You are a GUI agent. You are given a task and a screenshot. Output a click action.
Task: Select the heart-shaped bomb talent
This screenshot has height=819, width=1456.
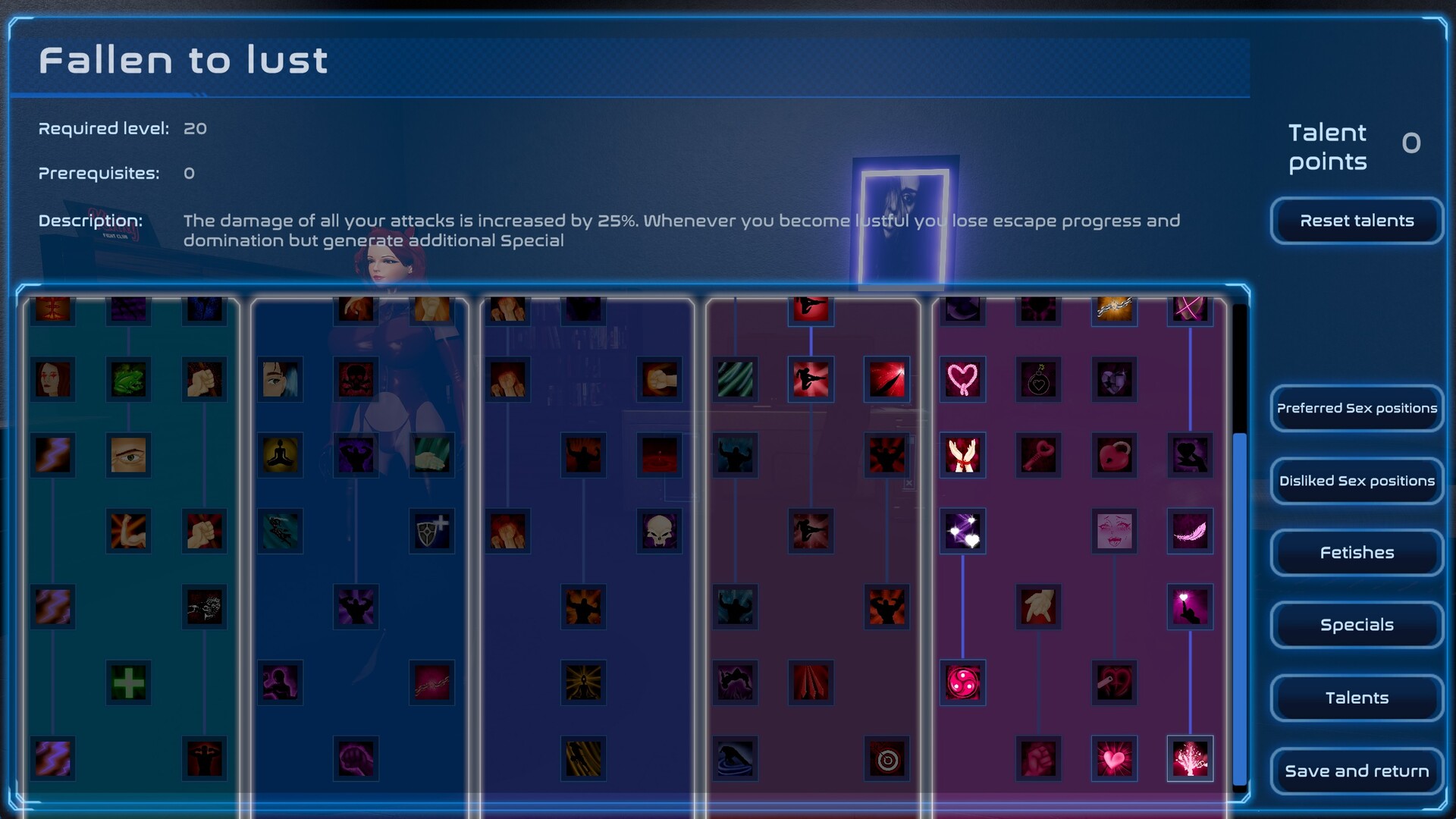1038,381
